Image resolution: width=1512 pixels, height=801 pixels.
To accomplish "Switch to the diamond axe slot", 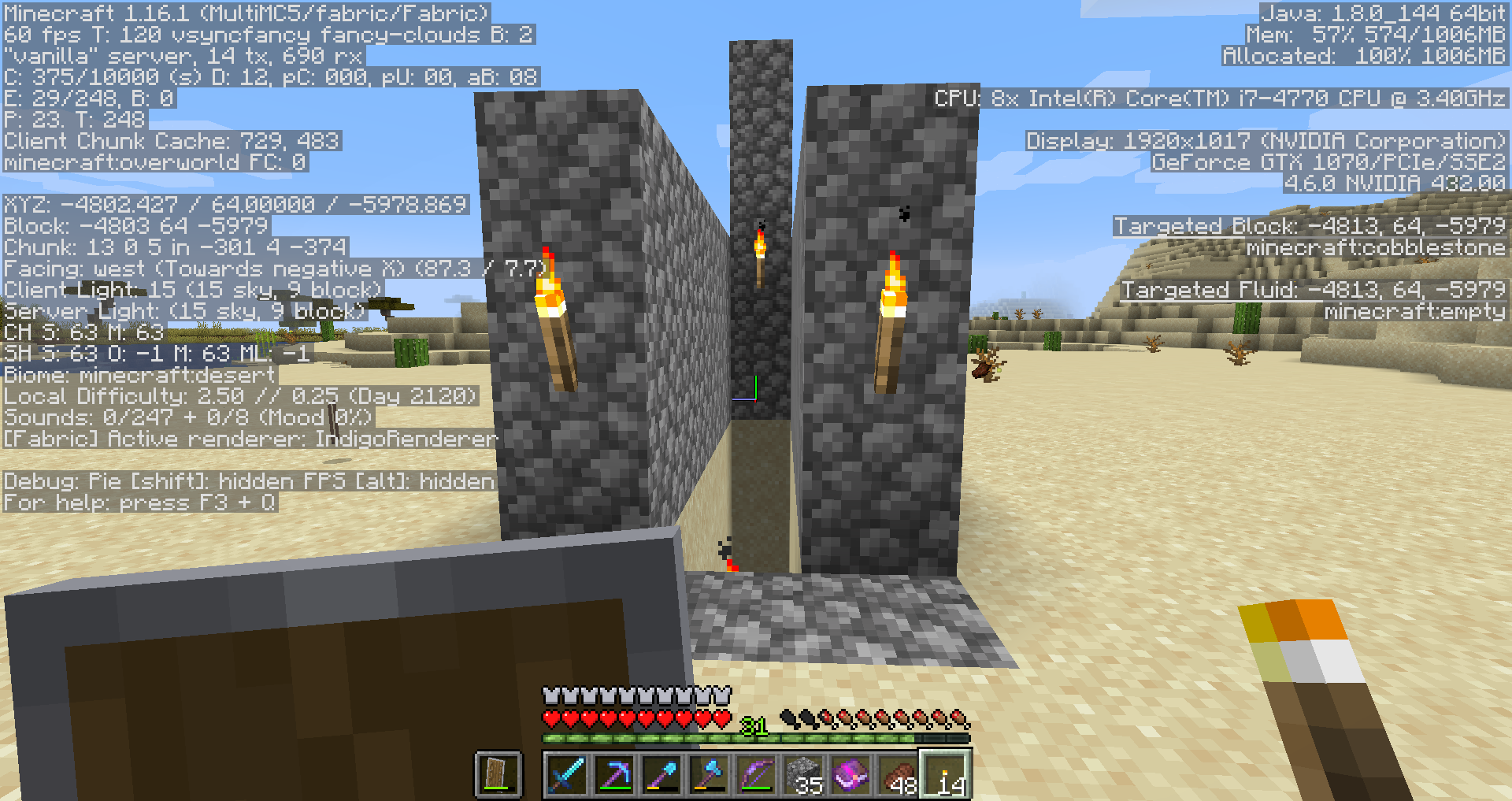I will [x=709, y=774].
